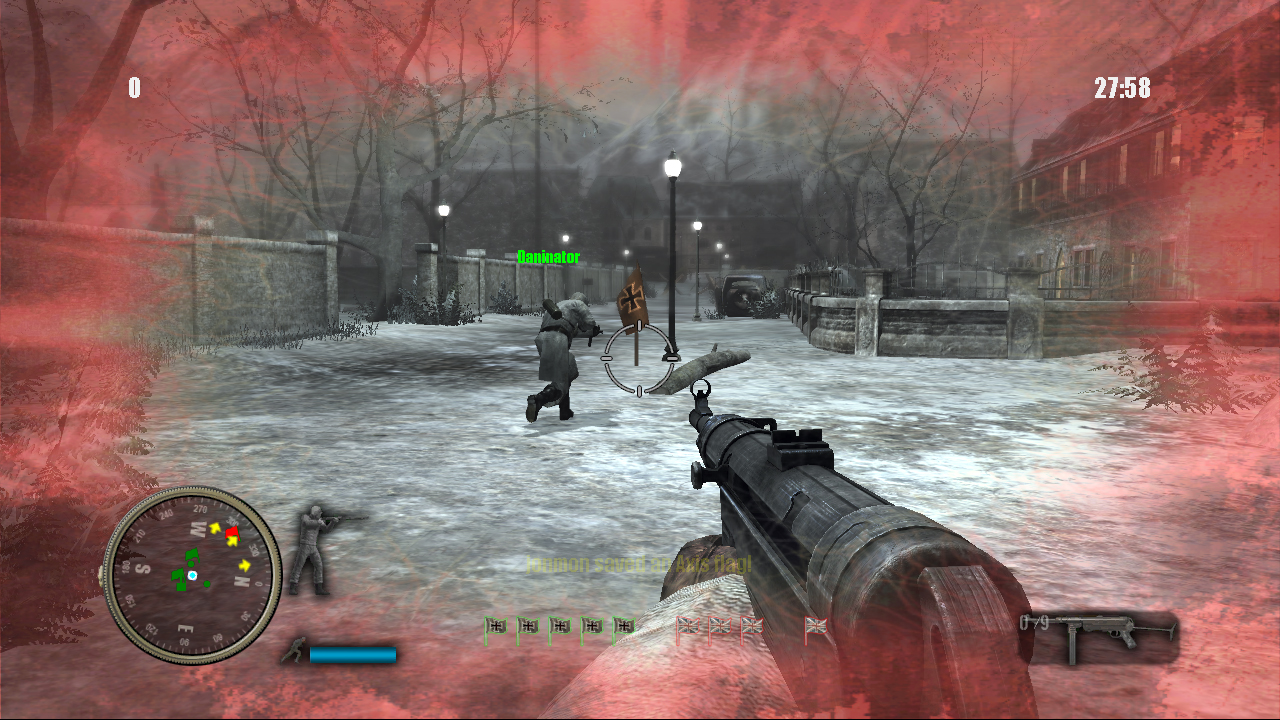Select the red flag marker on the compass
The image size is (1280, 720).
point(233,532)
